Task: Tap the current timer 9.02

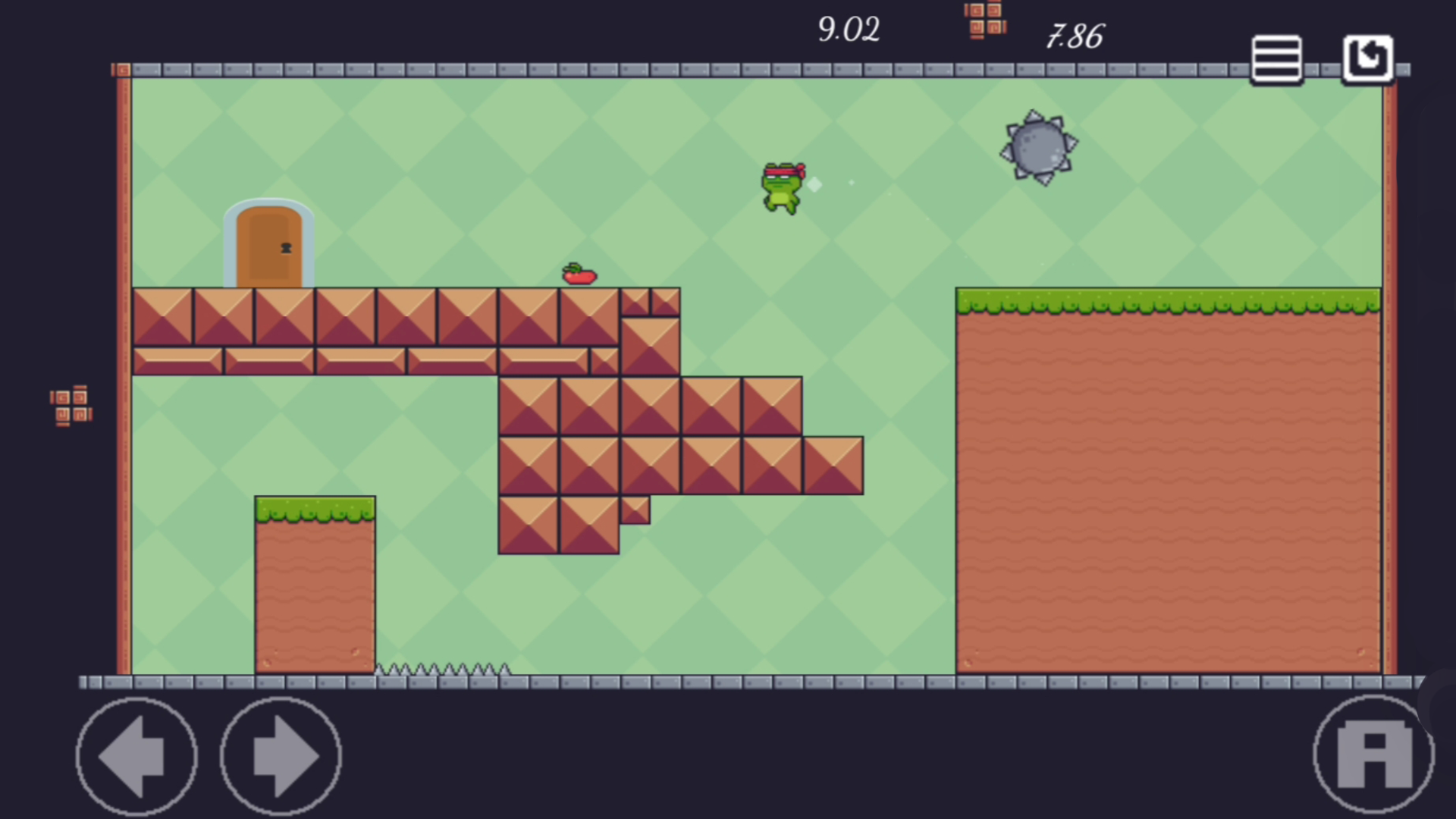Action: pos(849,30)
